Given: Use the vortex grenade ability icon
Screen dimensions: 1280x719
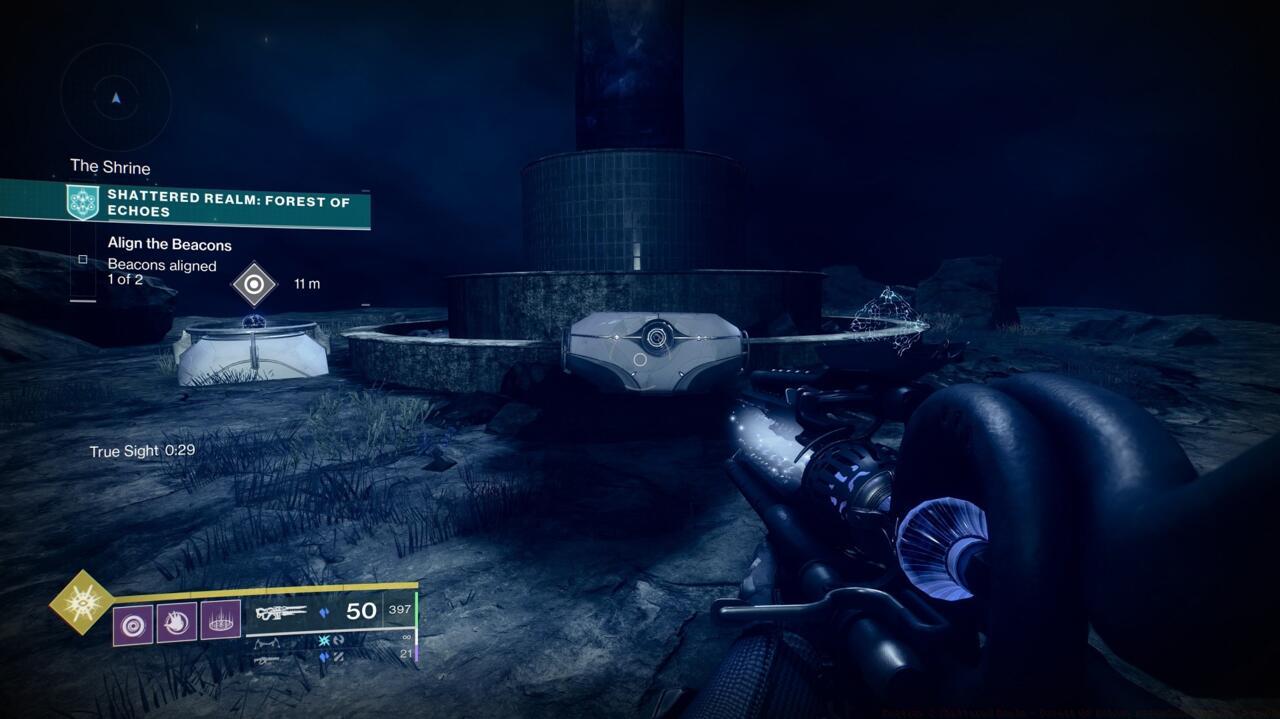Looking at the screenshot, I should [133, 623].
